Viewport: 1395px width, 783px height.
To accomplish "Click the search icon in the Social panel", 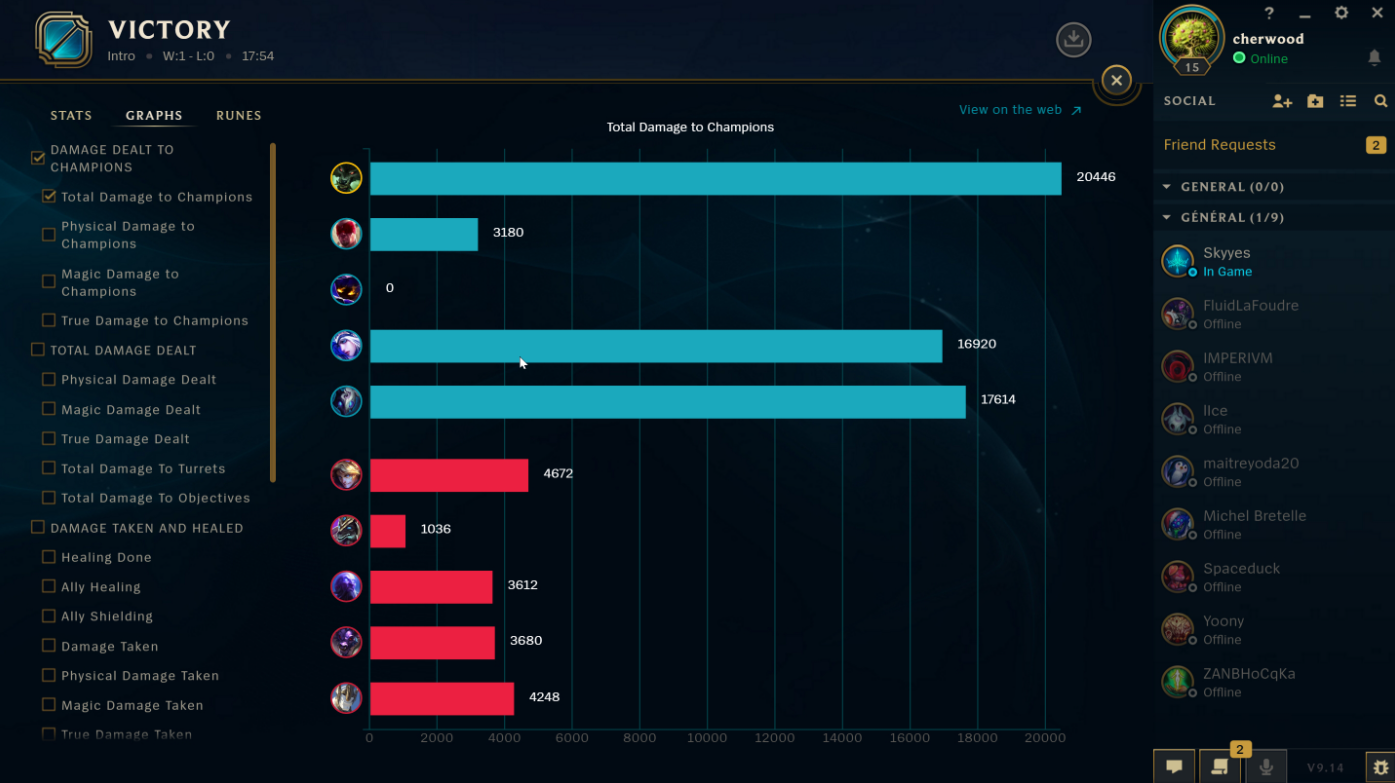I will pyautogui.click(x=1381, y=100).
